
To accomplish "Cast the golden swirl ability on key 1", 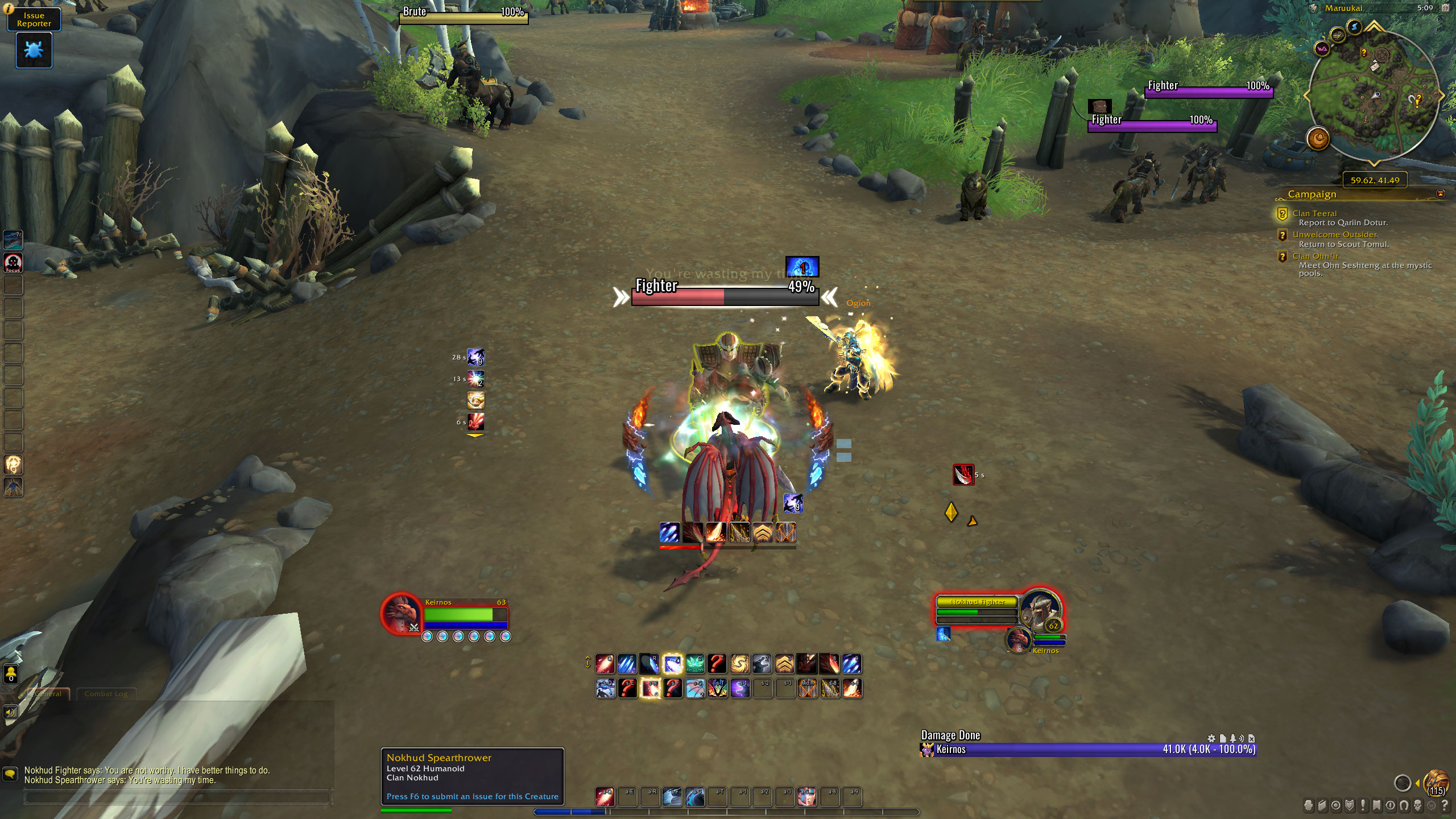I will pos(740,664).
